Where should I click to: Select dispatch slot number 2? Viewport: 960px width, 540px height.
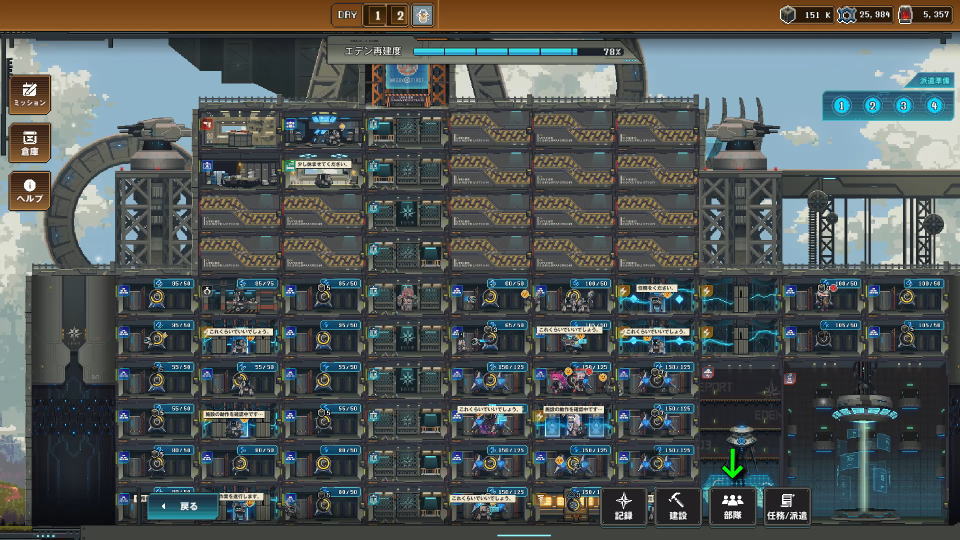coord(872,105)
